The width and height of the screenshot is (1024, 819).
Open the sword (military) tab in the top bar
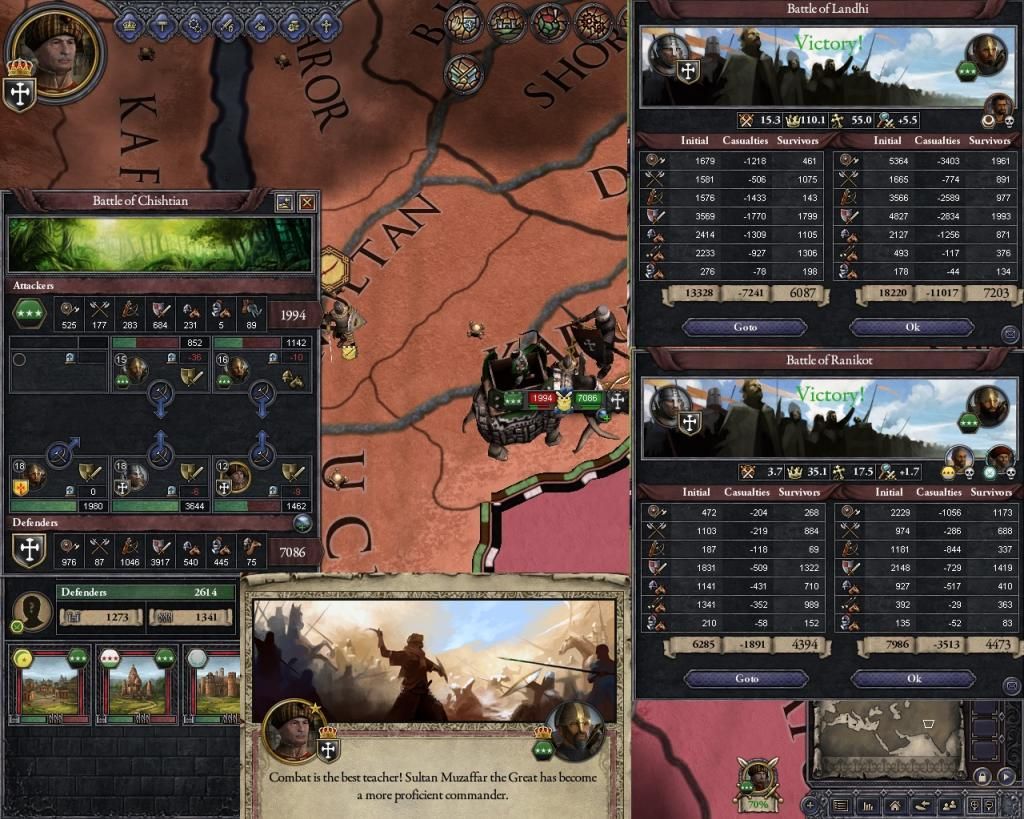pos(228,23)
